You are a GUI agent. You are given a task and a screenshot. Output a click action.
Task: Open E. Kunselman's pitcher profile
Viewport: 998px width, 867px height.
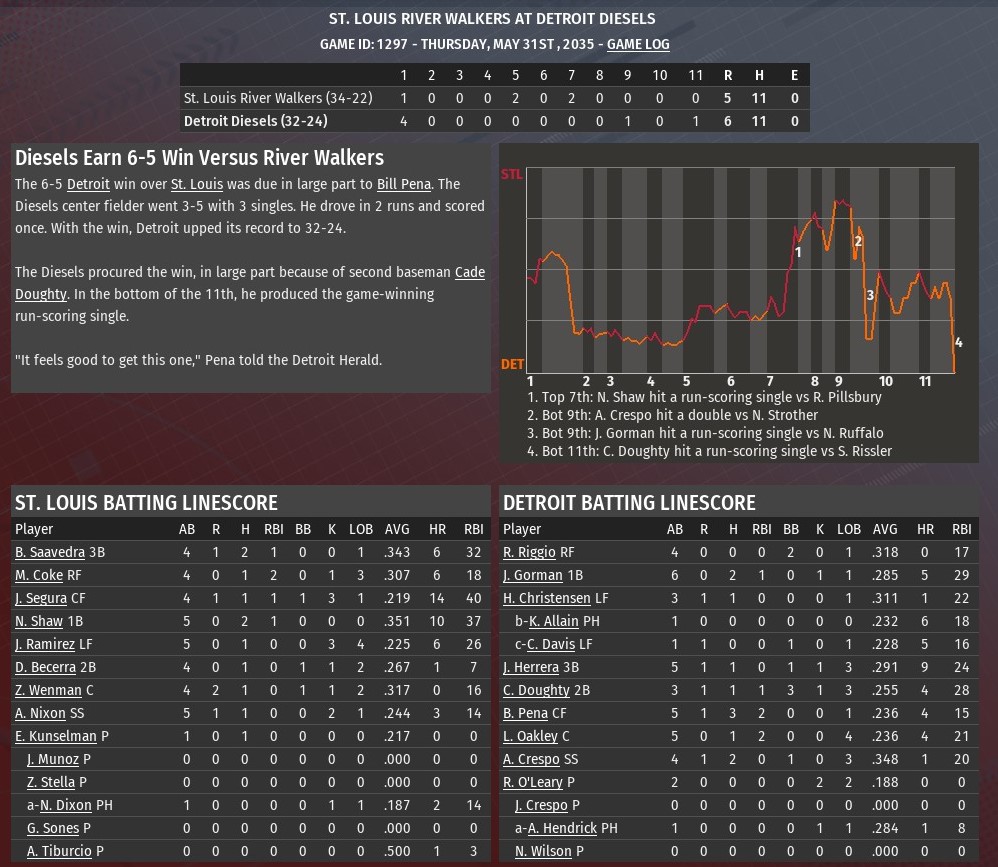[x=56, y=736]
